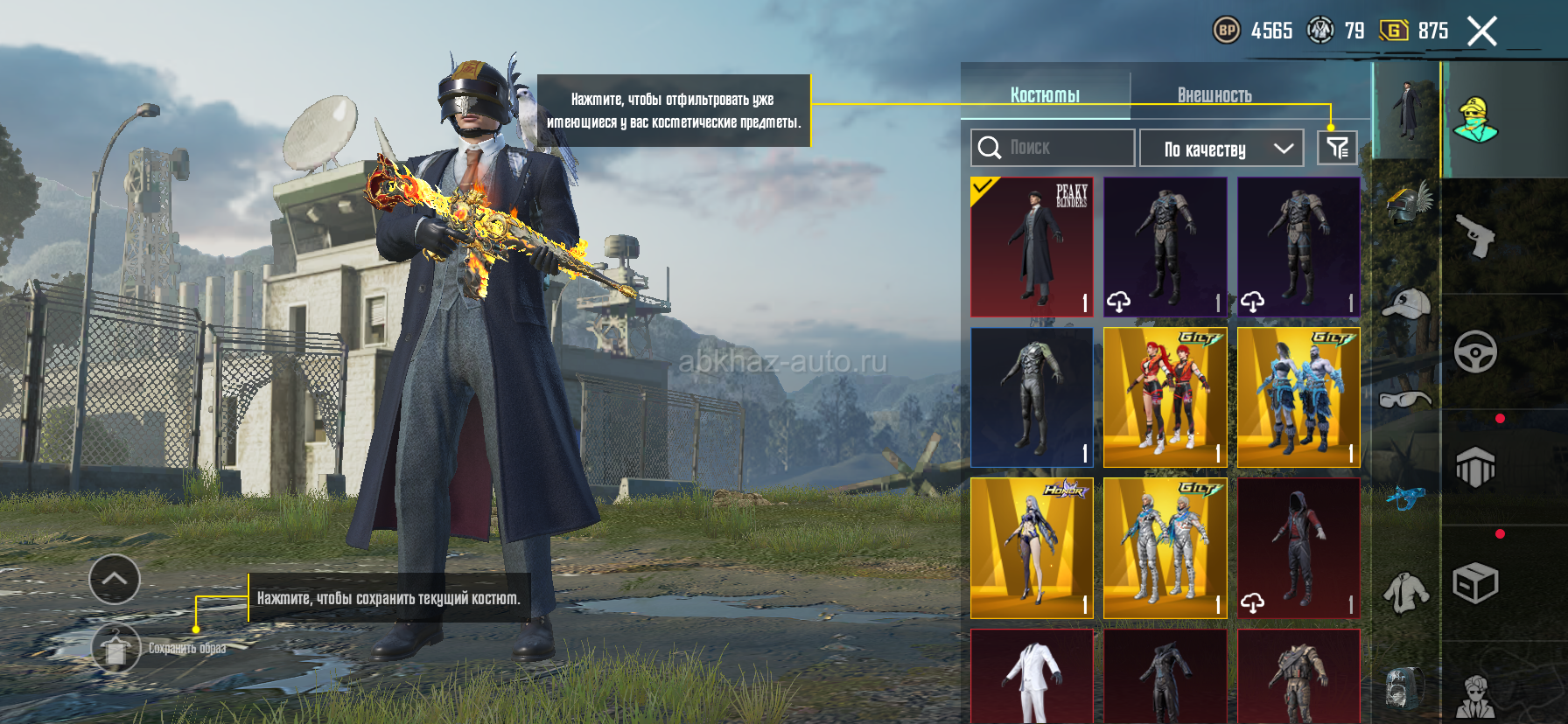1568x724 pixels.
Task: Open the steering wheel vehicle category
Action: (1475, 352)
